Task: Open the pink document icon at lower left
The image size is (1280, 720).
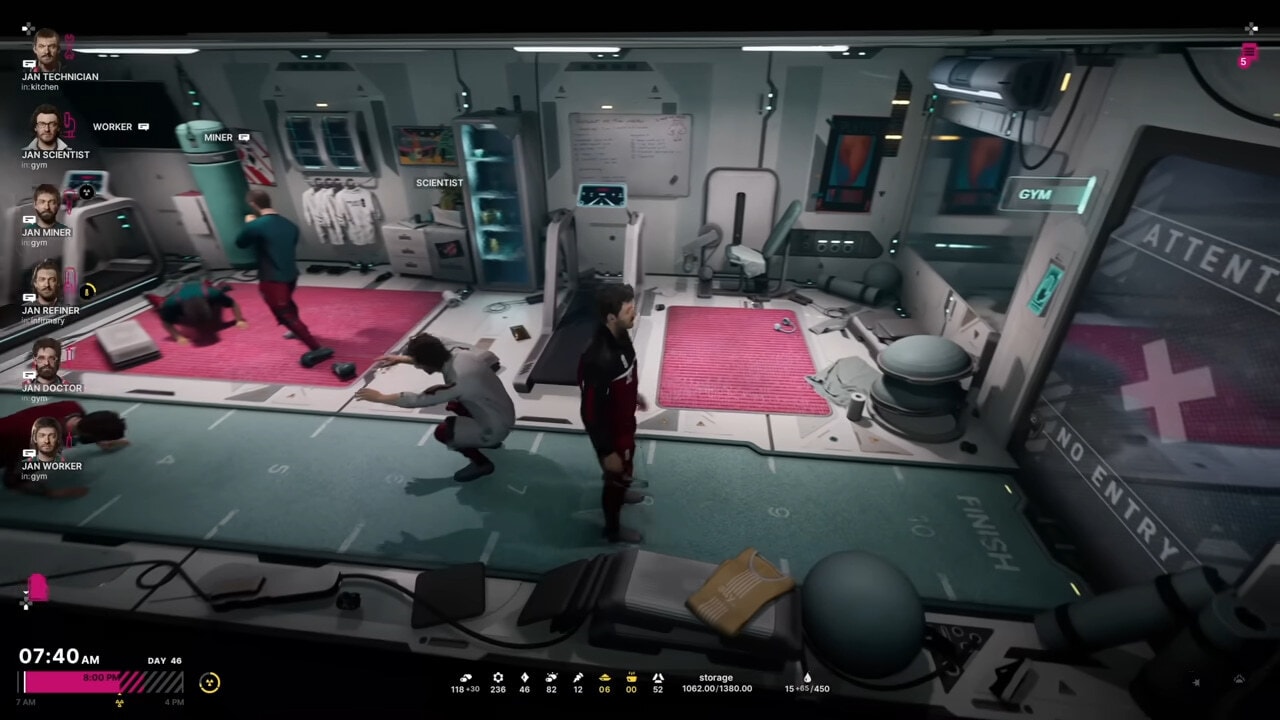Action: (x=38, y=587)
